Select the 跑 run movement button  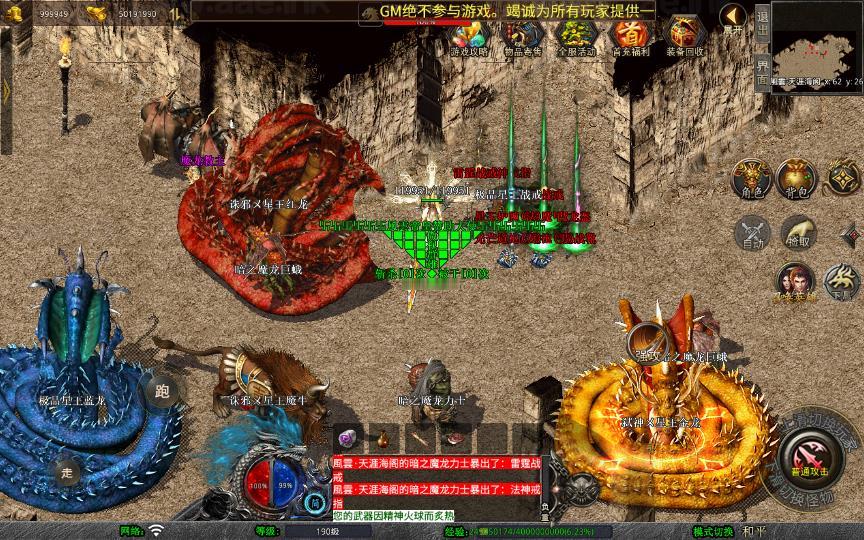coord(160,391)
